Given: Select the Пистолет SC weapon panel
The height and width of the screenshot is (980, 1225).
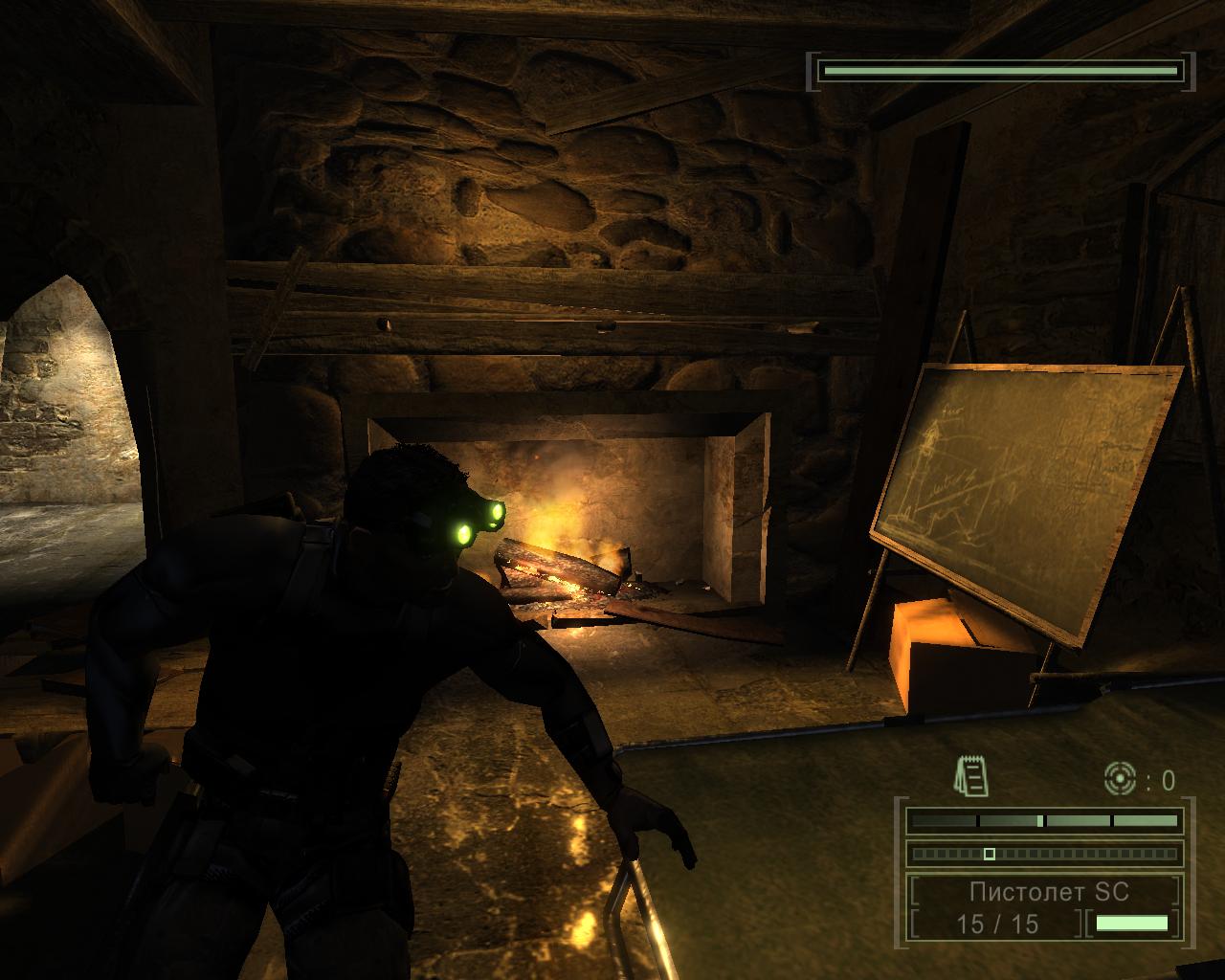Looking at the screenshot, I should click(1048, 892).
